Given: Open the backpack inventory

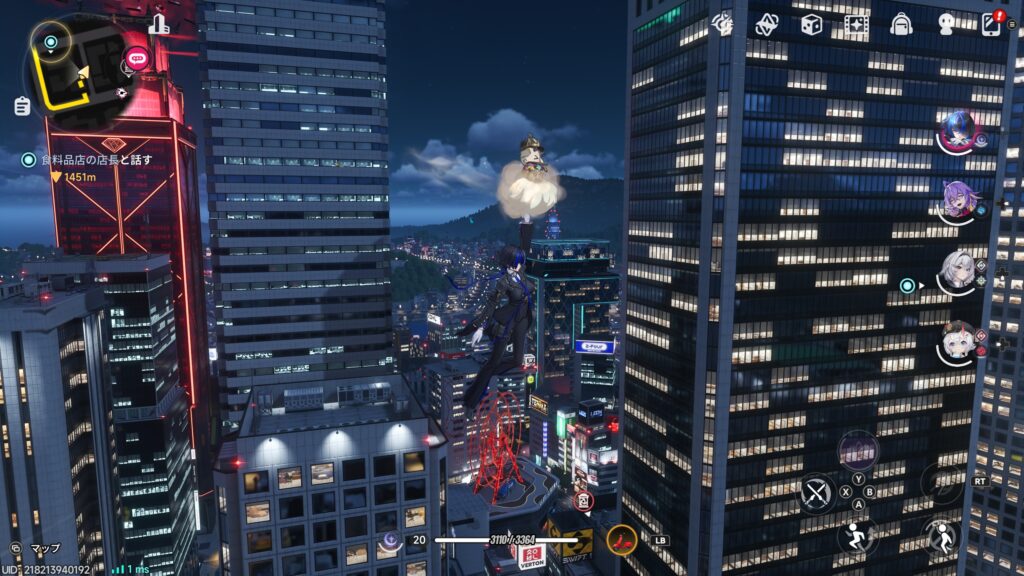Looking at the screenshot, I should click(x=901, y=24).
